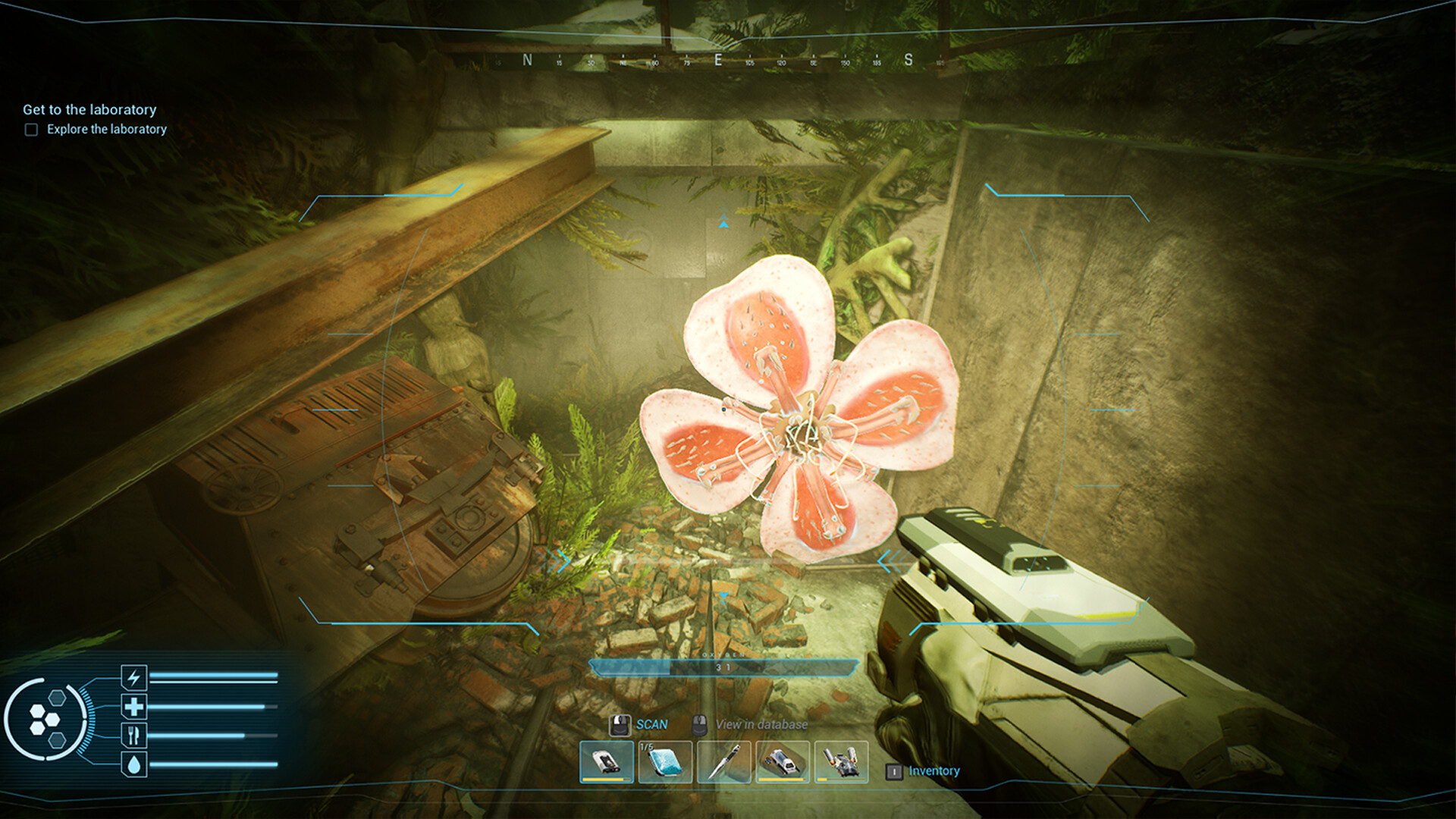
Task: Select the white capsule tool slot
Action: pos(782,761)
